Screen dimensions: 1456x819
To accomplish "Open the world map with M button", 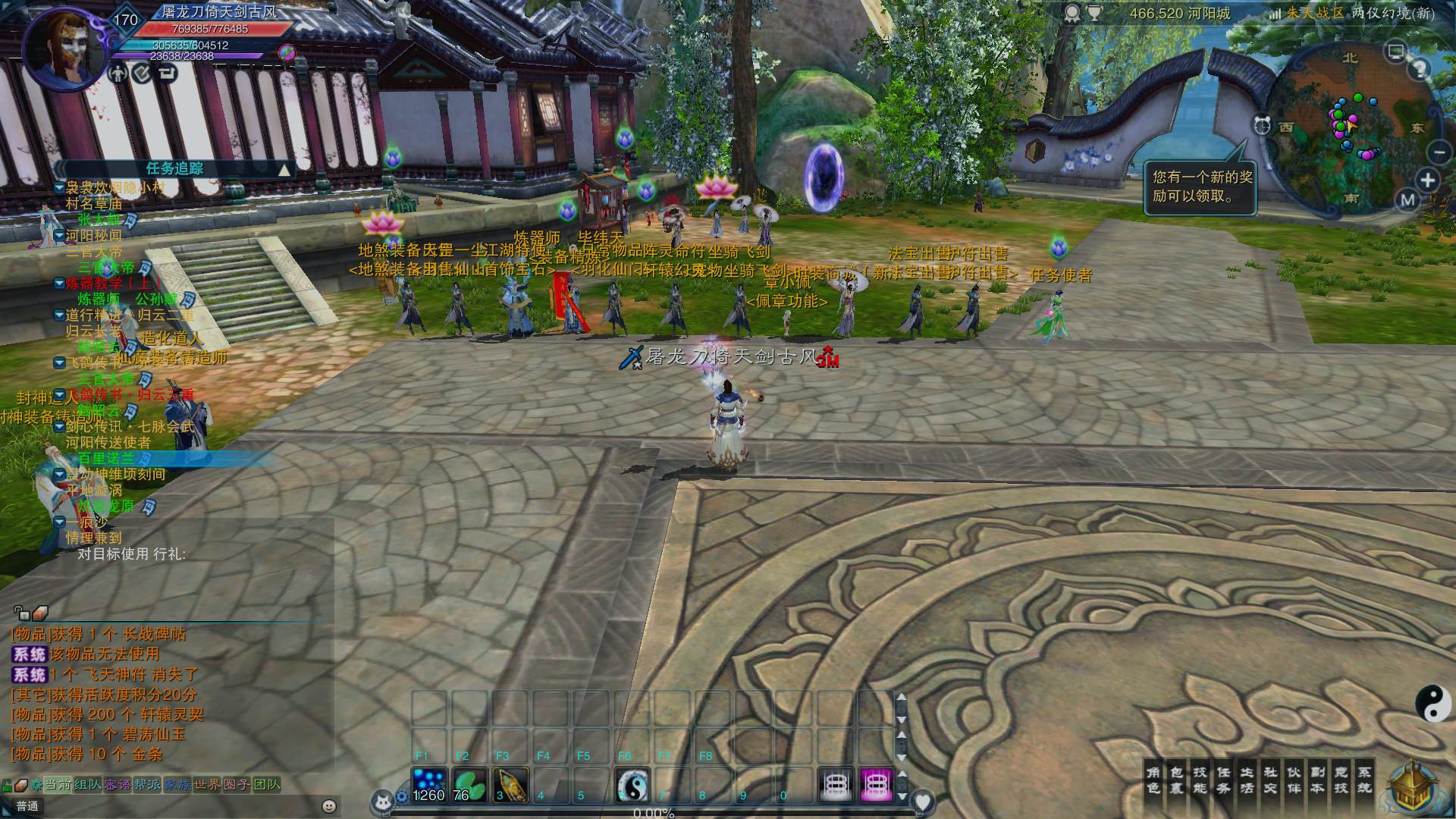I will click(1408, 200).
